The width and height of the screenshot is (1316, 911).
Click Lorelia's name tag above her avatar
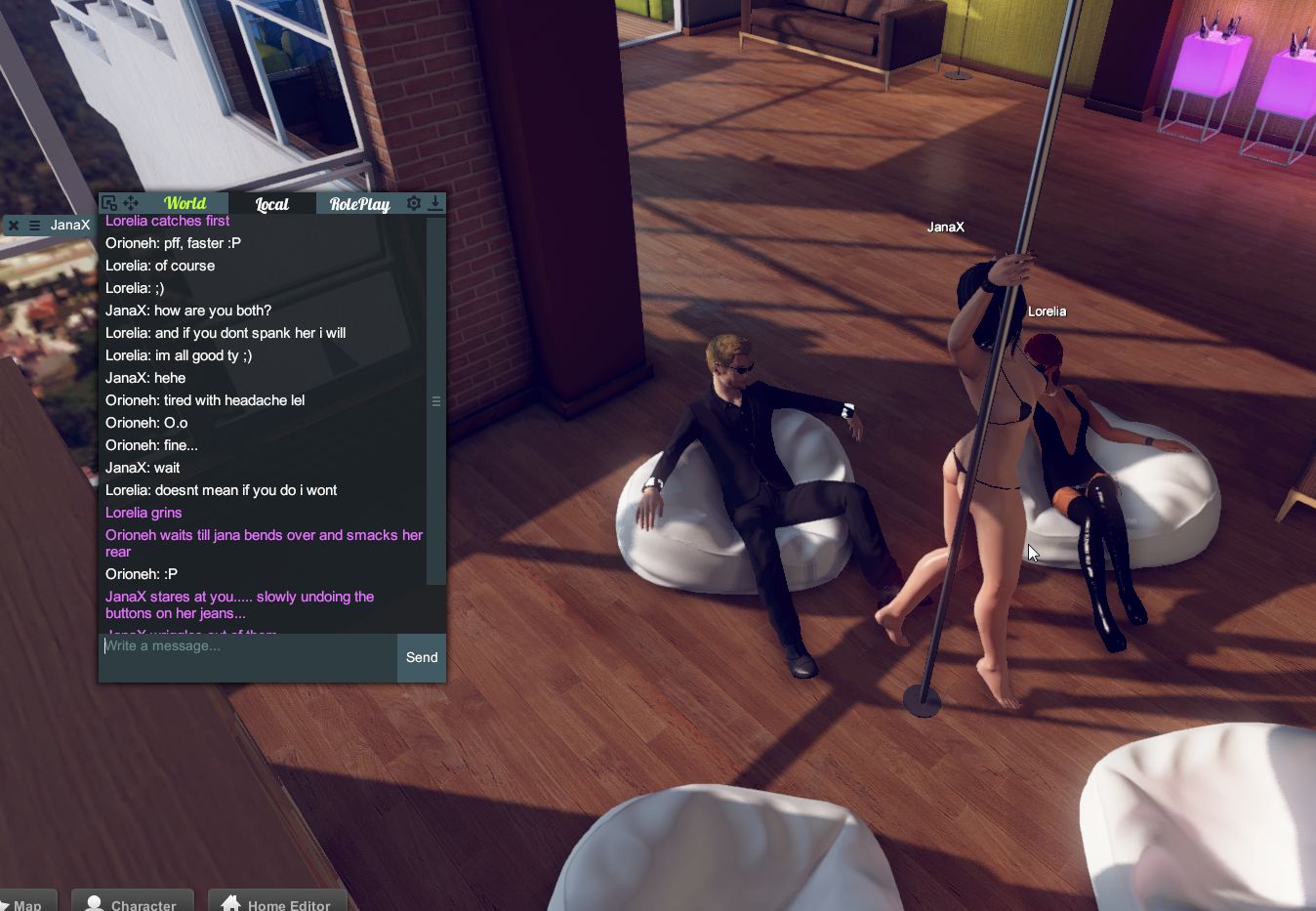click(1047, 311)
